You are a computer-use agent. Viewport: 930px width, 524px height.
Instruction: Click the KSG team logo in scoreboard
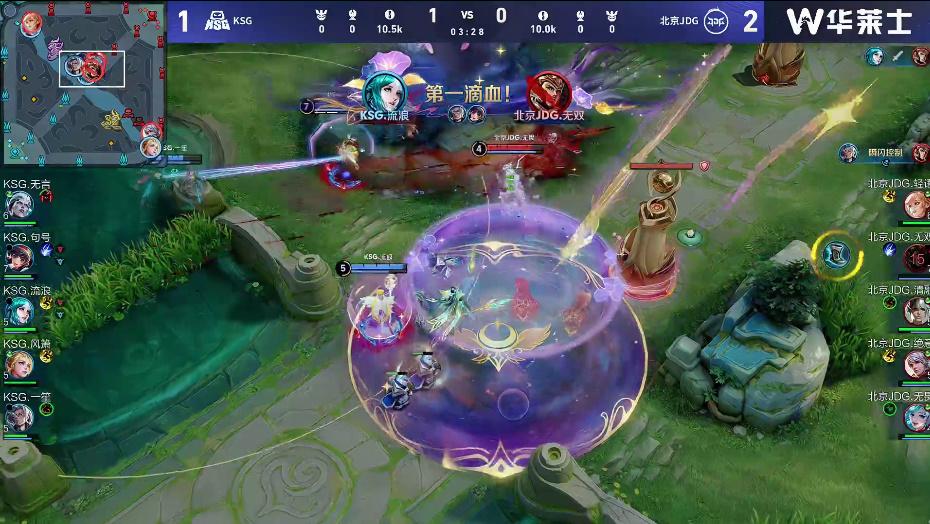pos(217,21)
